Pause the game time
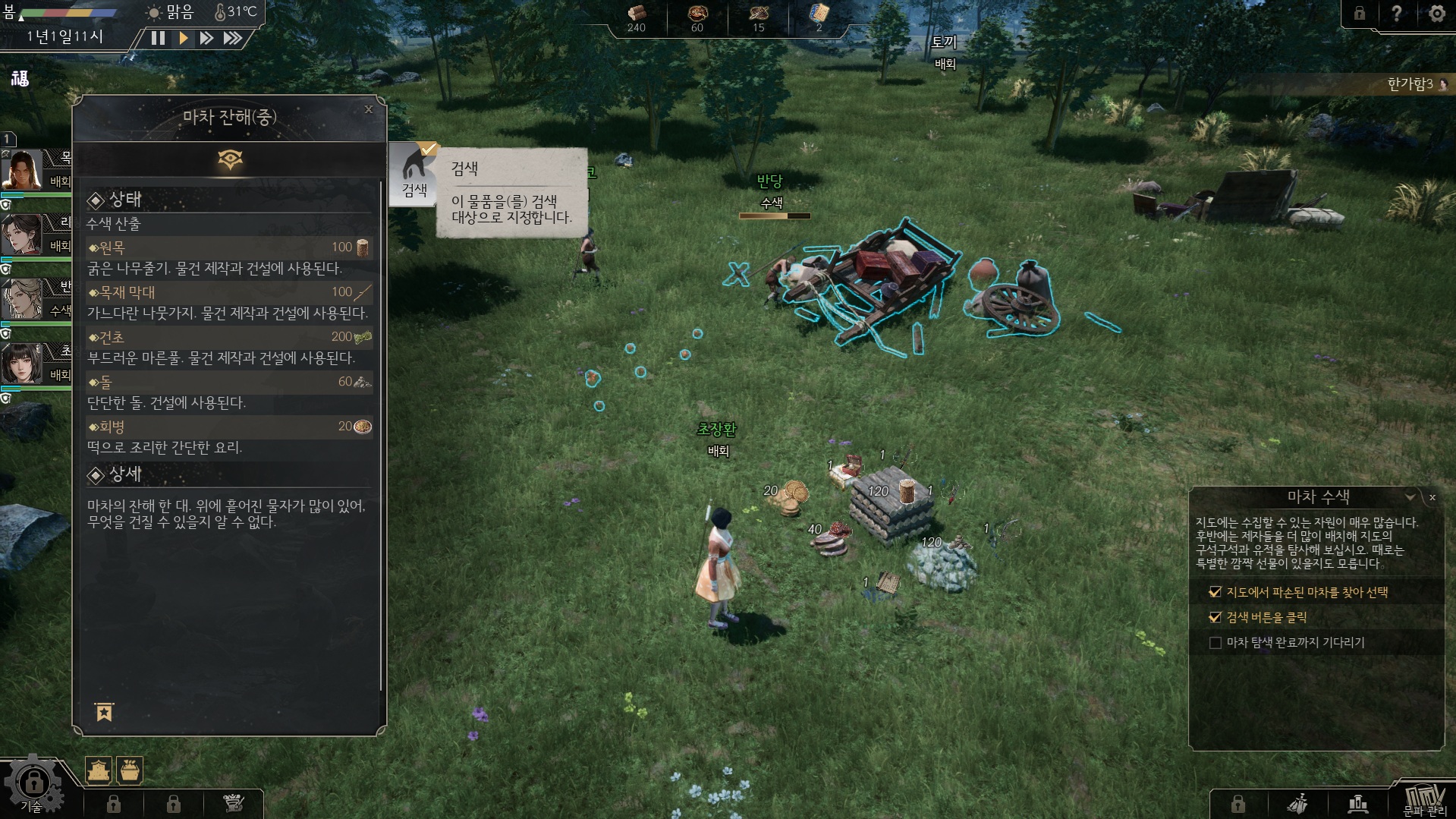 click(x=158, y=38)
